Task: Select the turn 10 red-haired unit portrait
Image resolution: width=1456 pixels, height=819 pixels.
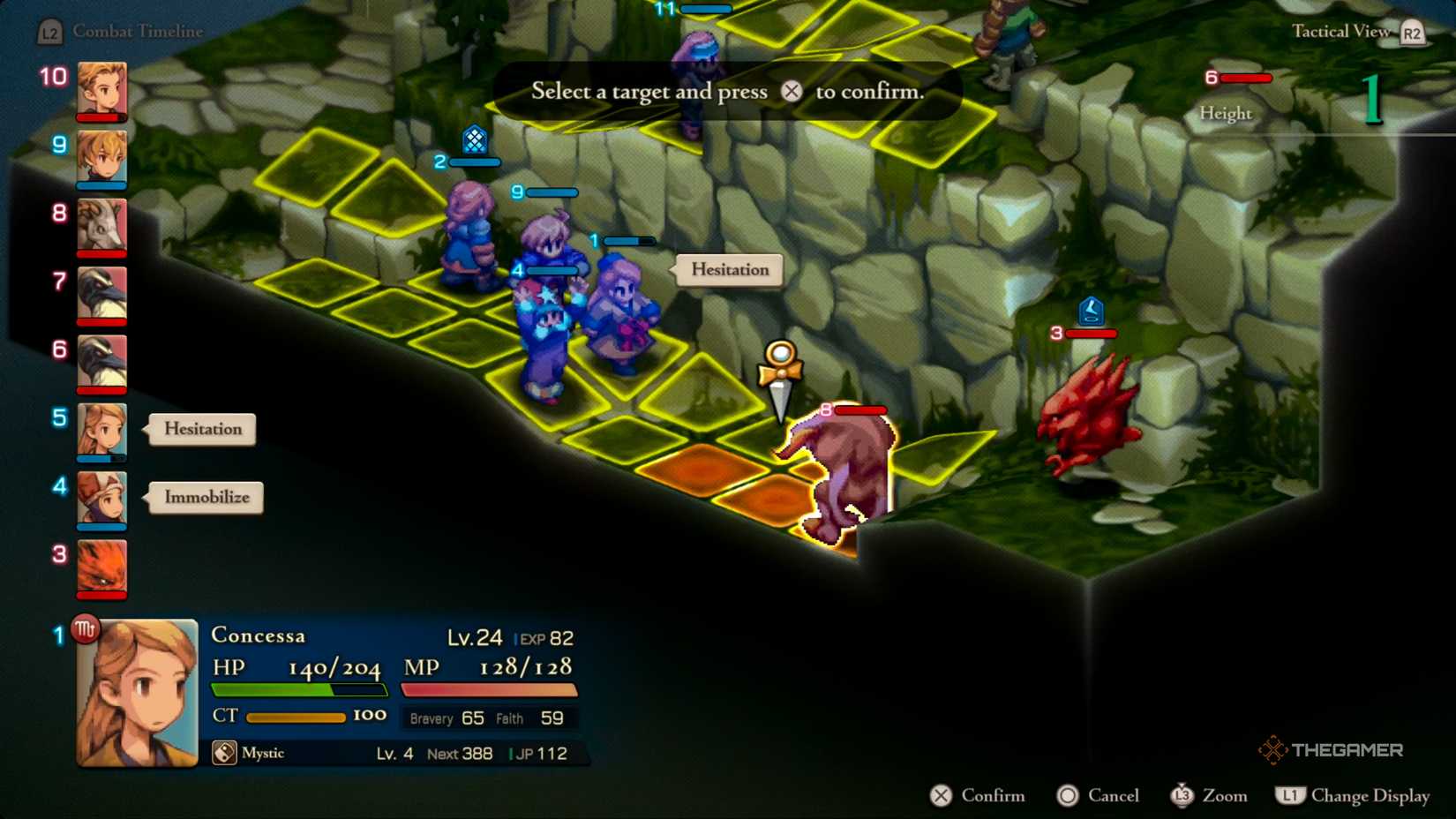Action: tap(101, 89)
